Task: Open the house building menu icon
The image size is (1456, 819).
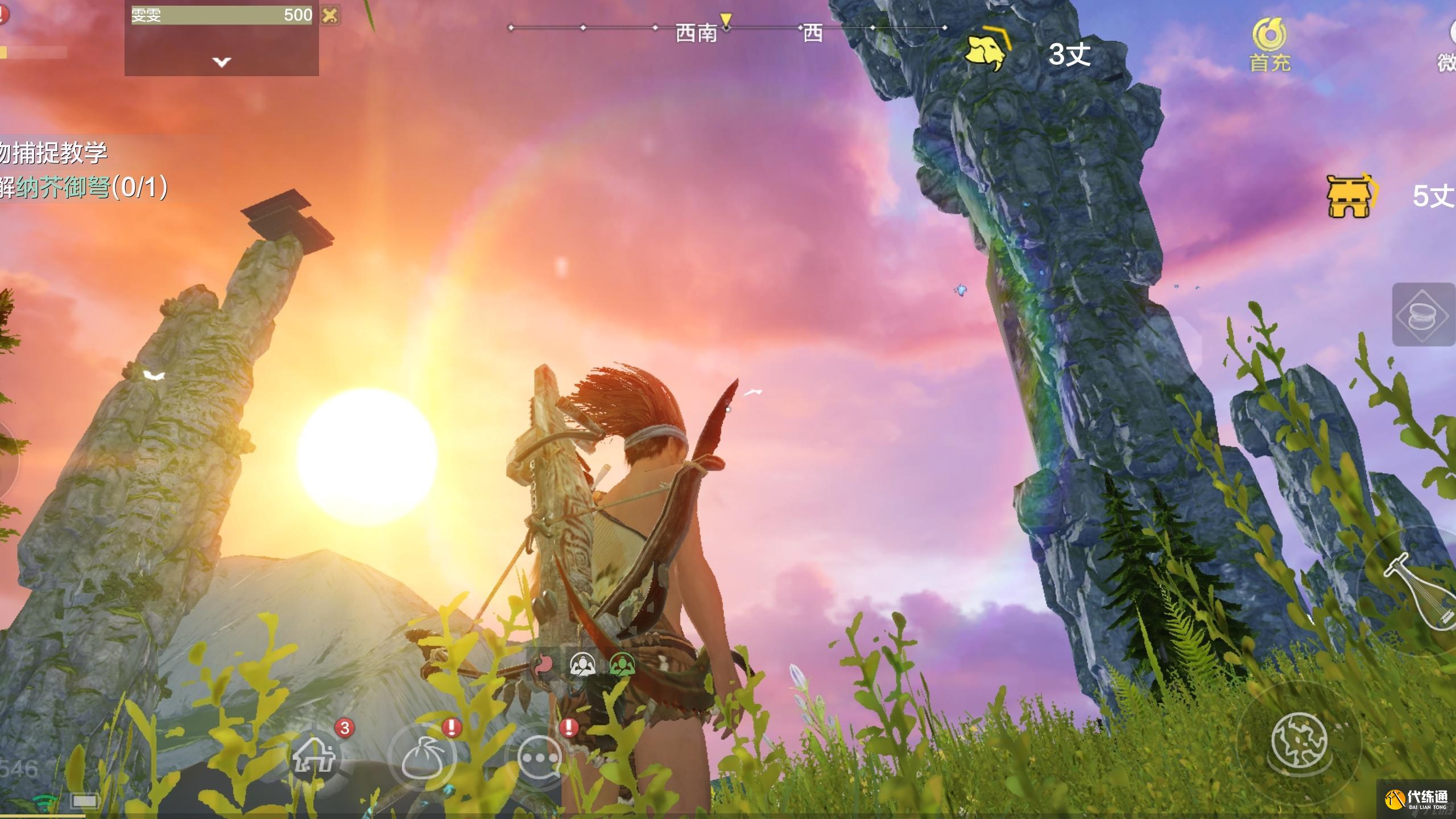Action: (x=314, y=756)
